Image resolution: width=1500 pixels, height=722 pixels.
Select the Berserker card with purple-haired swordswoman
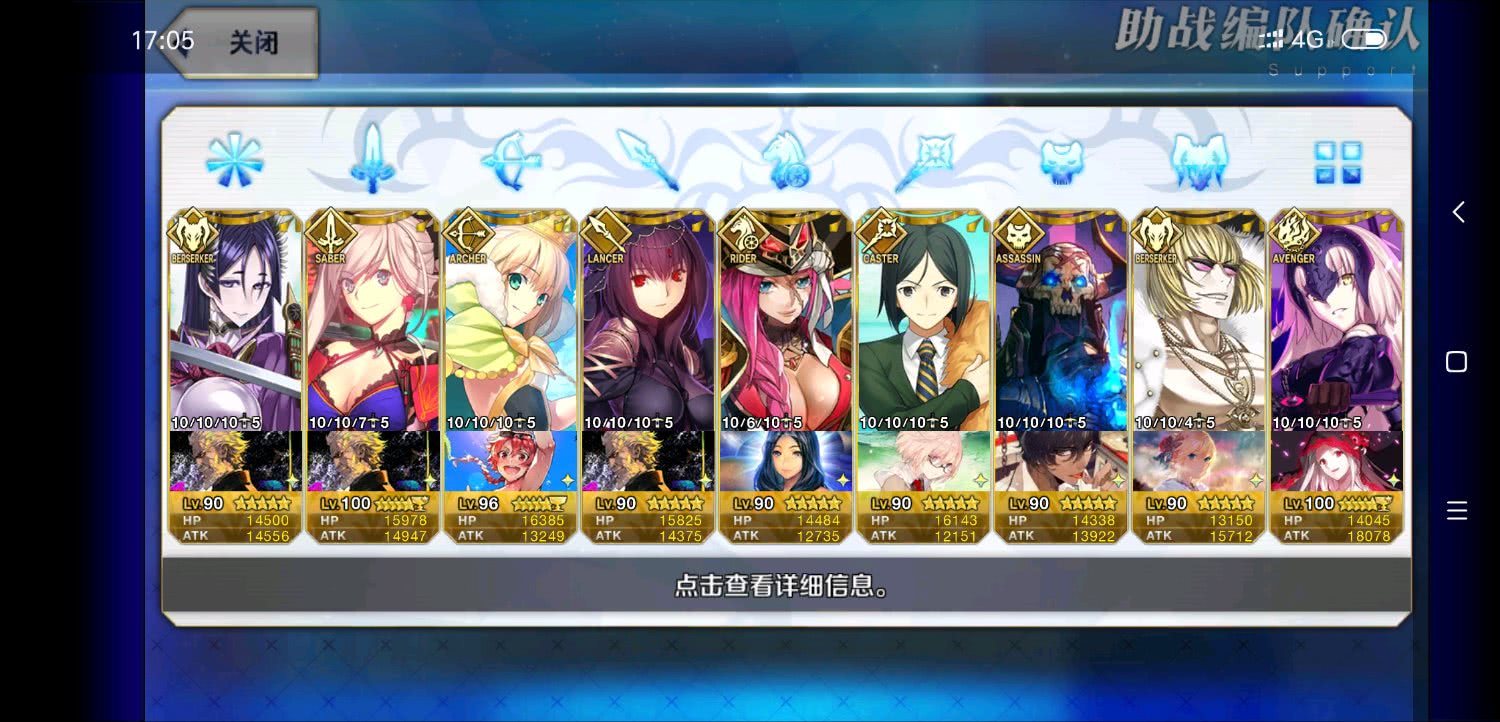[236, 330]
